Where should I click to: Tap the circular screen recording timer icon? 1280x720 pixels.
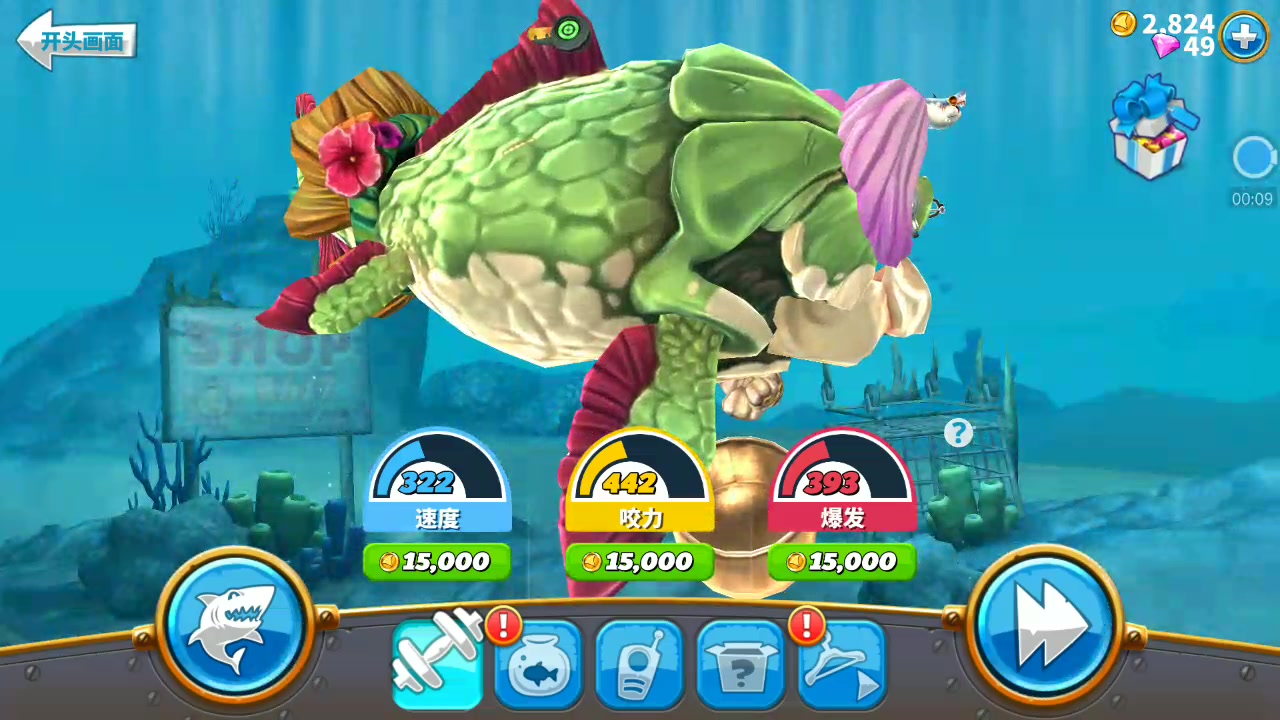[x=1252, y=158]
